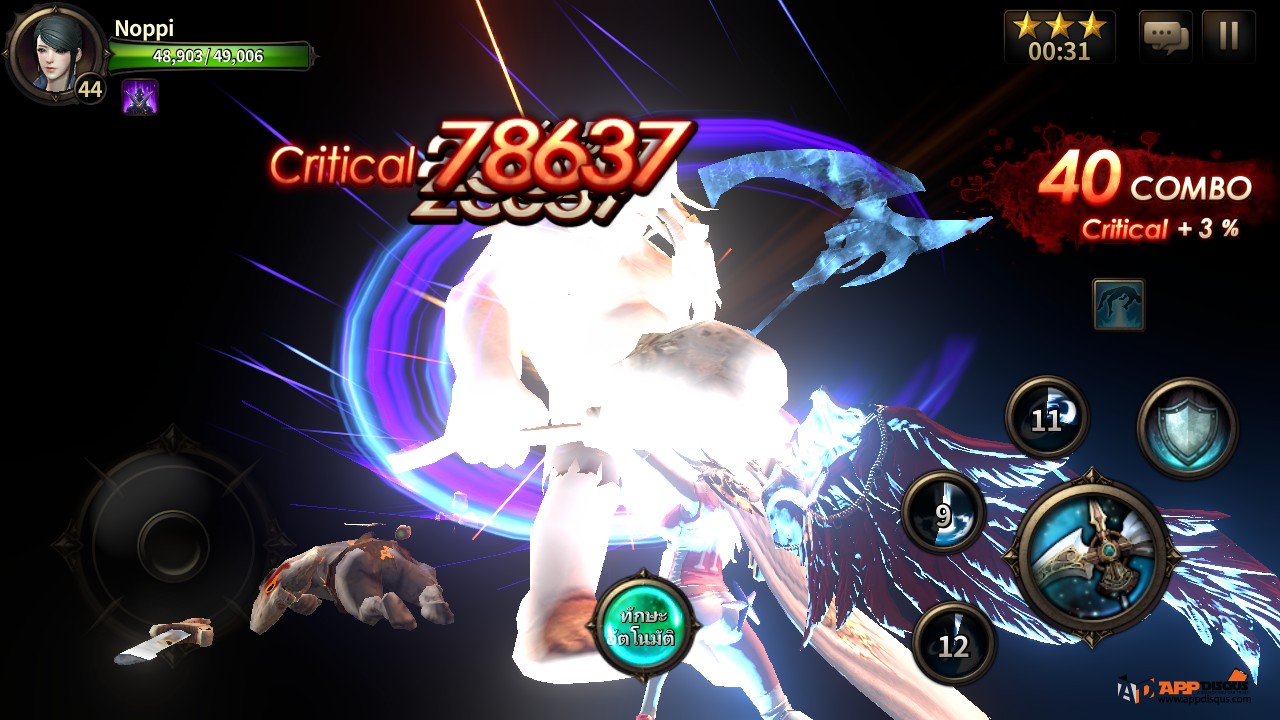Use the shield guard ability
1280x720 pixels.
point(1187,428)
